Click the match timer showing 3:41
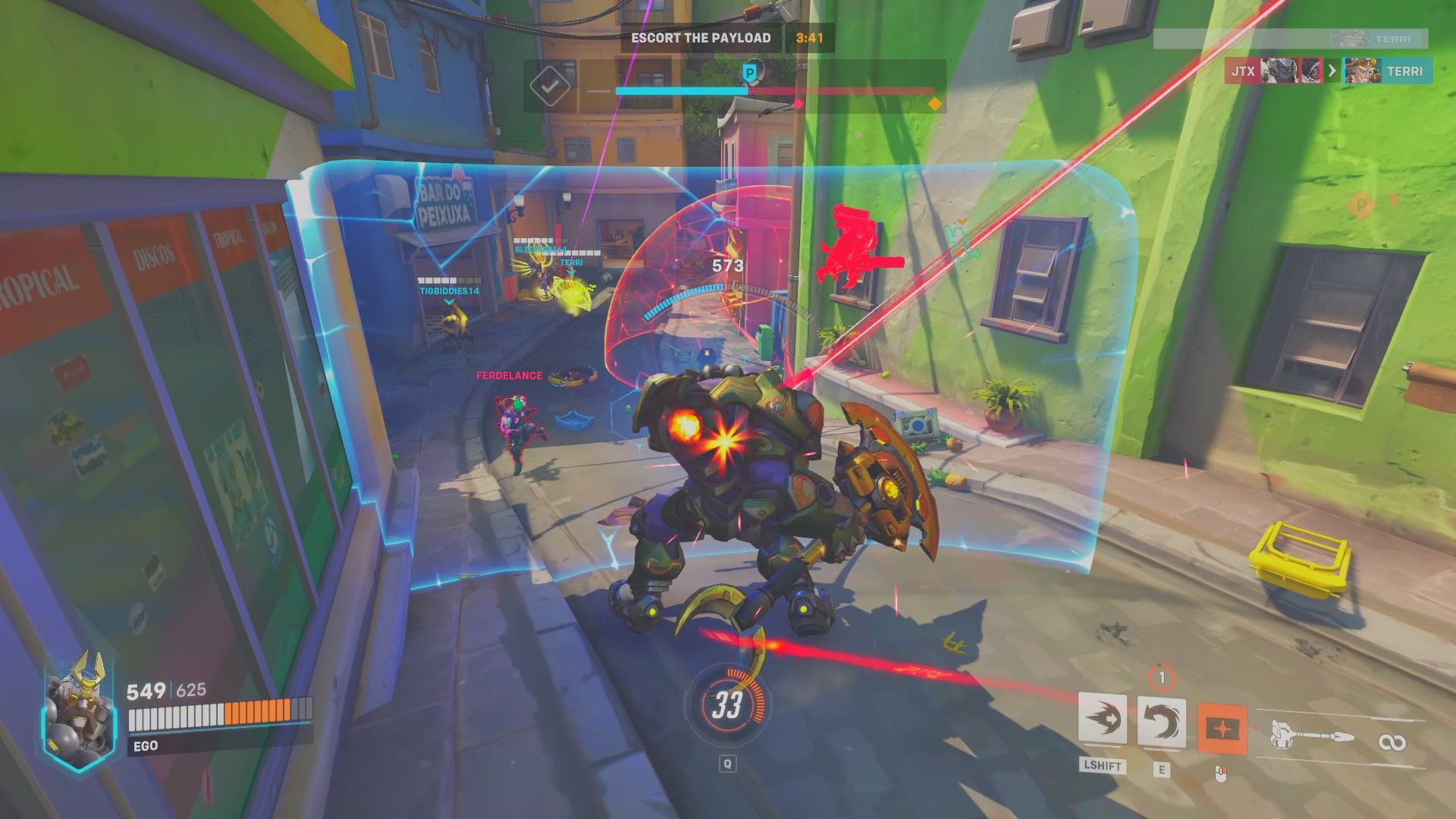Screen dimensions: 1456x819 tap(808, 36)
